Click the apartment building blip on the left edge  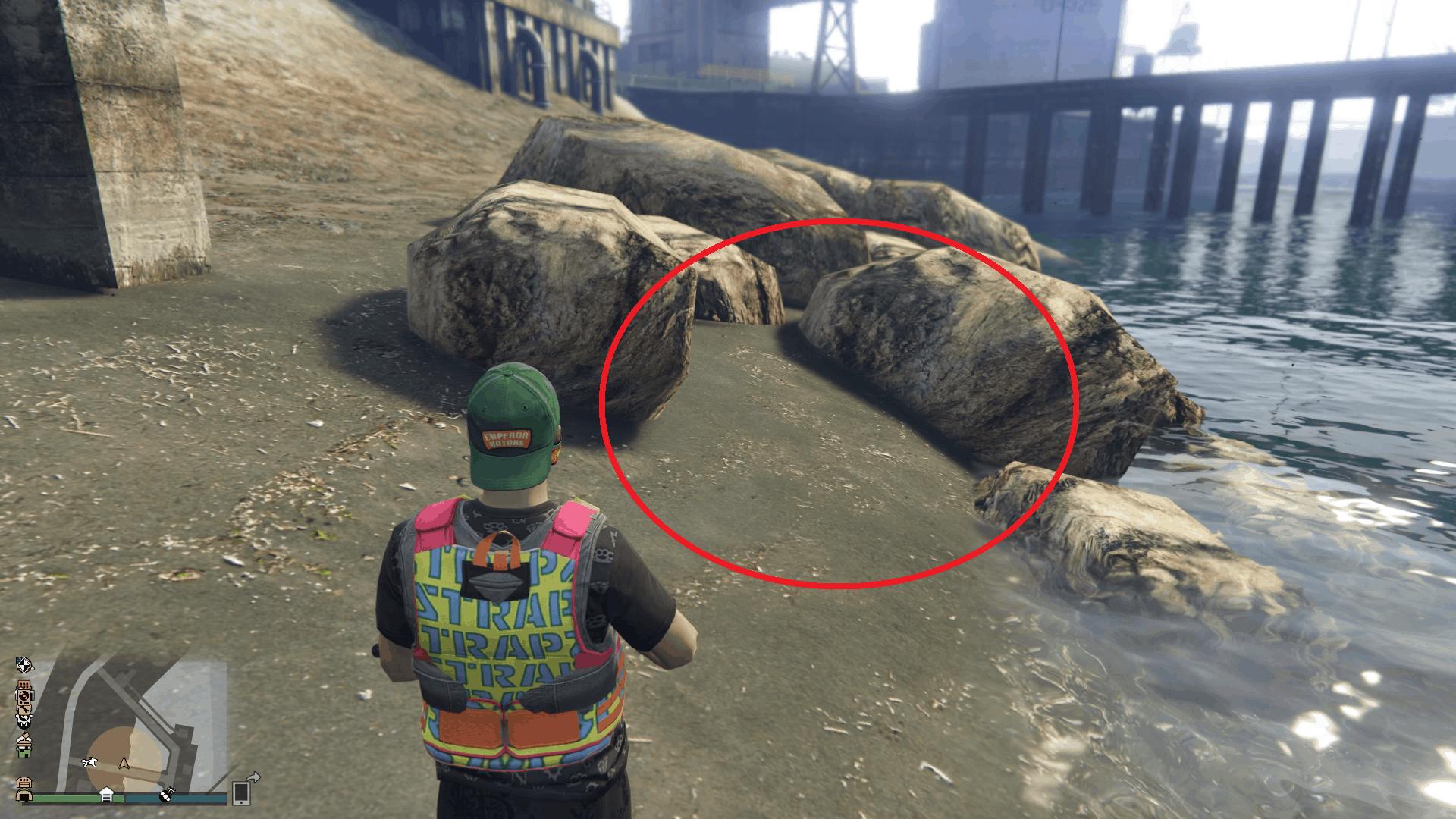point(24,684)
